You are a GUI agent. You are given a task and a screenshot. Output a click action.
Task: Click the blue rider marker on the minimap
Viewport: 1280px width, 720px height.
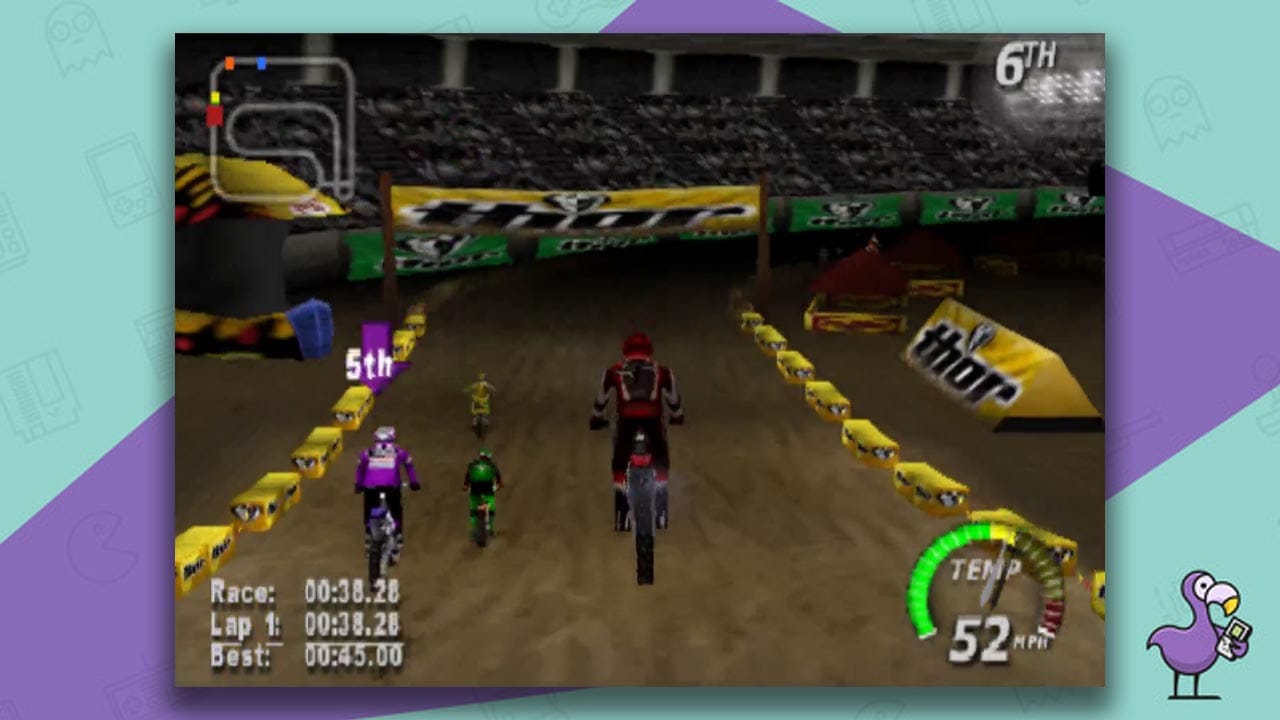click(262, 63)
